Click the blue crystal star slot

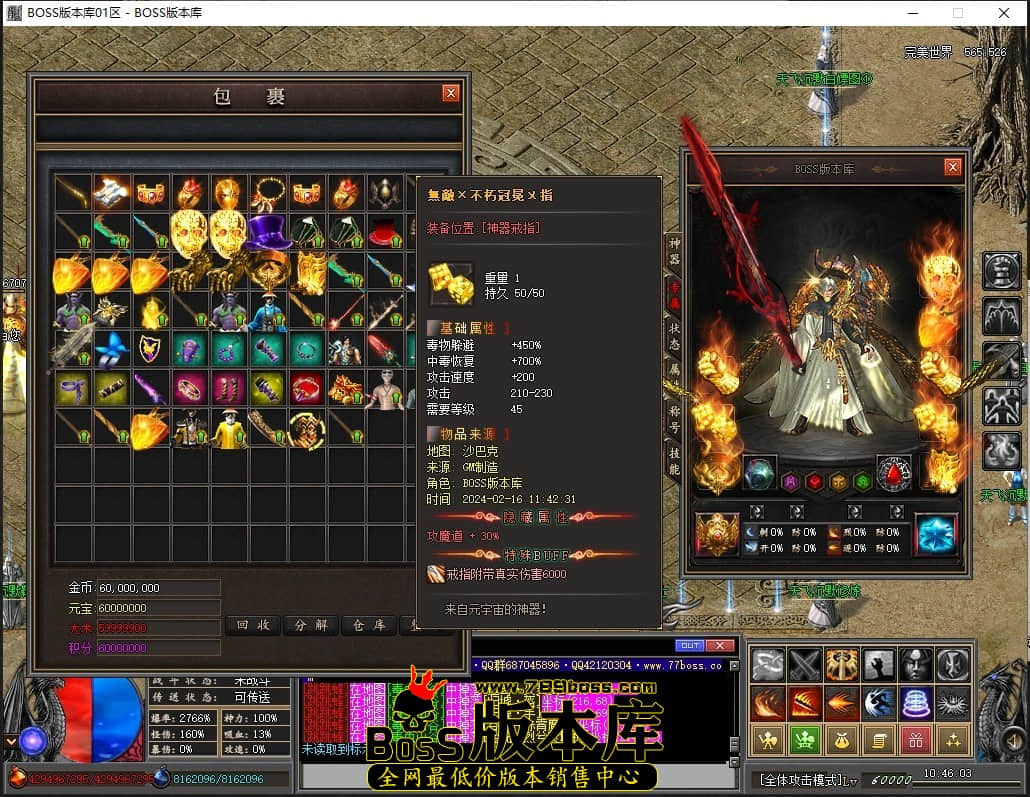(936, 534)
